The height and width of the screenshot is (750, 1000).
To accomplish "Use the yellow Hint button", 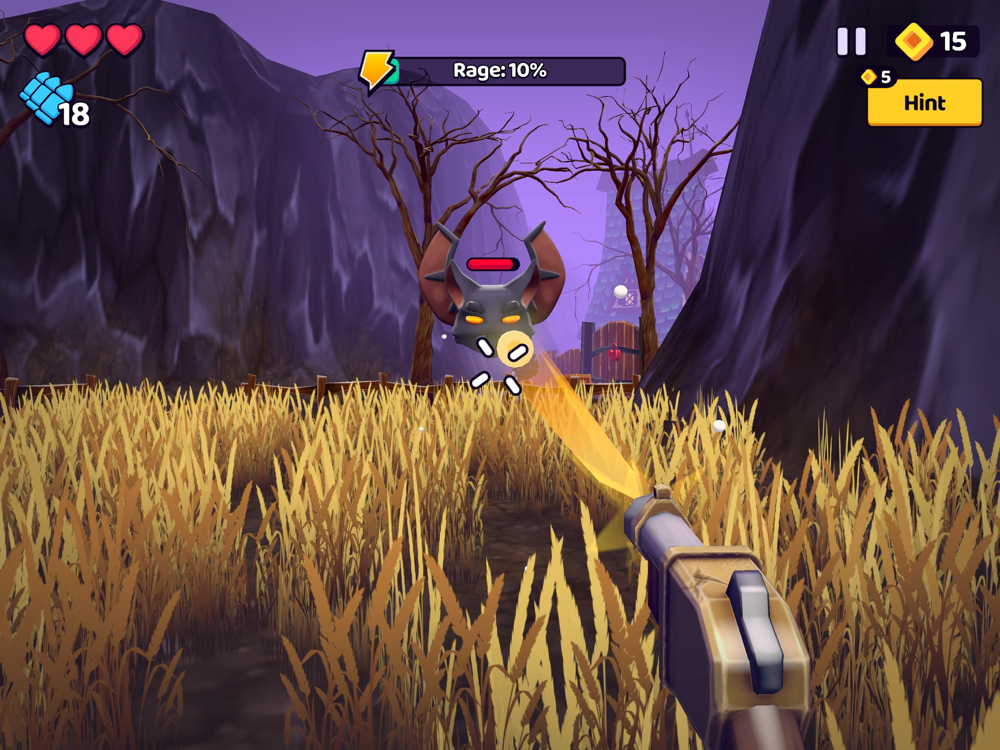I will pyautogui.click(x=924, y=103).
